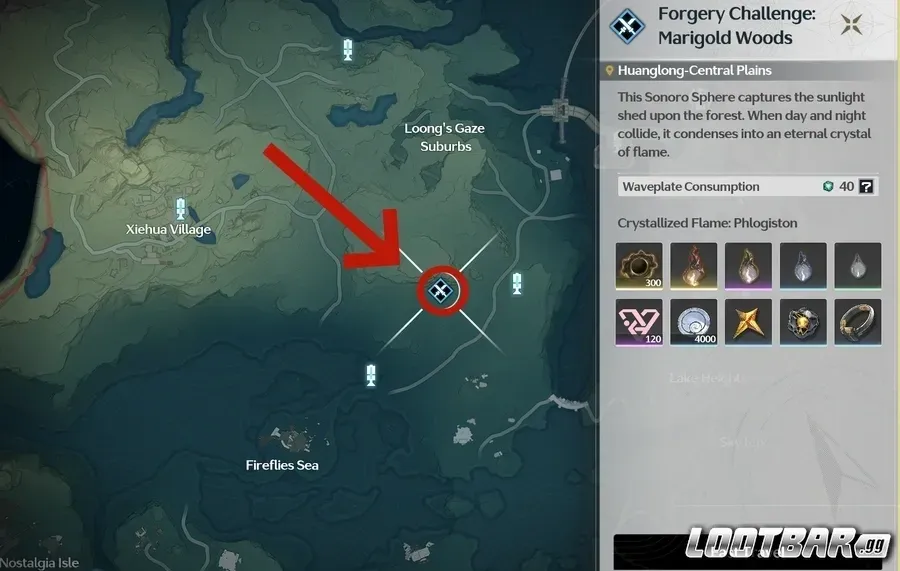Inspect the skull-ring reward item
900x571 pixels.
[803, 323]
